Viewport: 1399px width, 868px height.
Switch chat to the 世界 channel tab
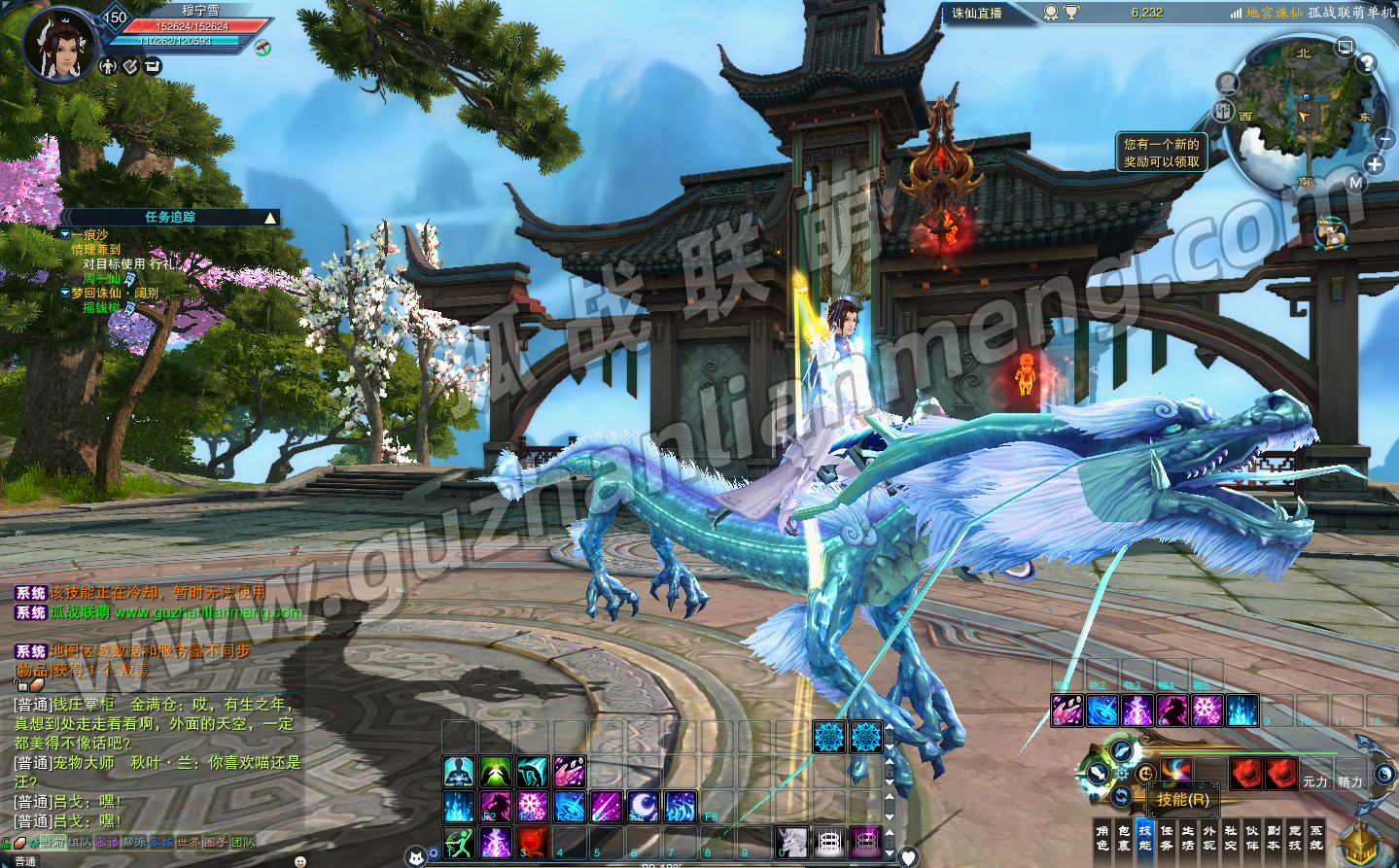[x=188, y=842]
